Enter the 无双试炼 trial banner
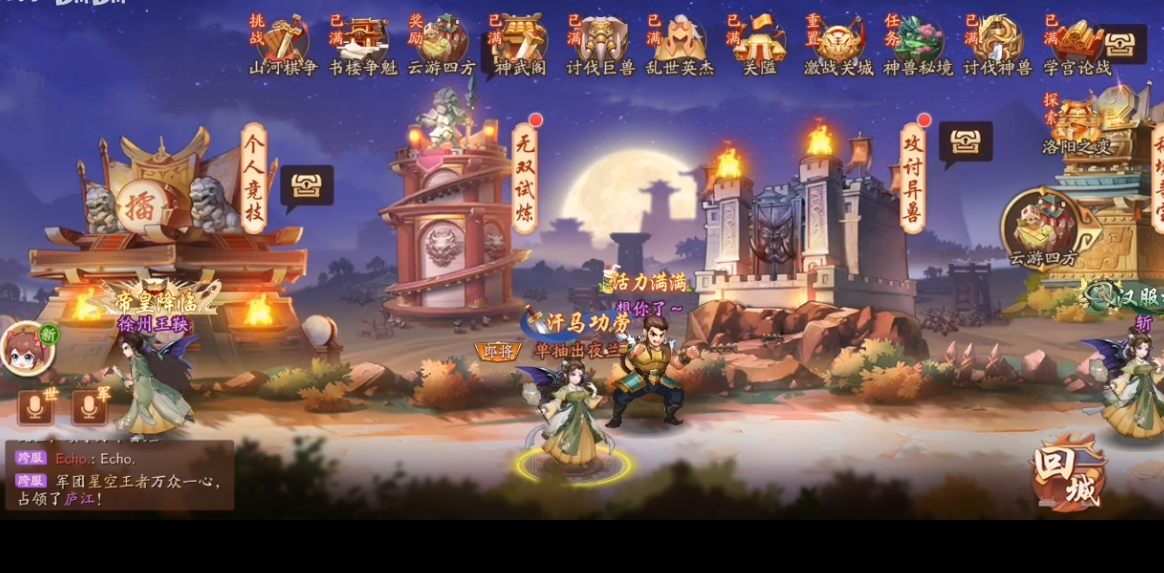Screen dimensions: 1164x573 [525, 178]
